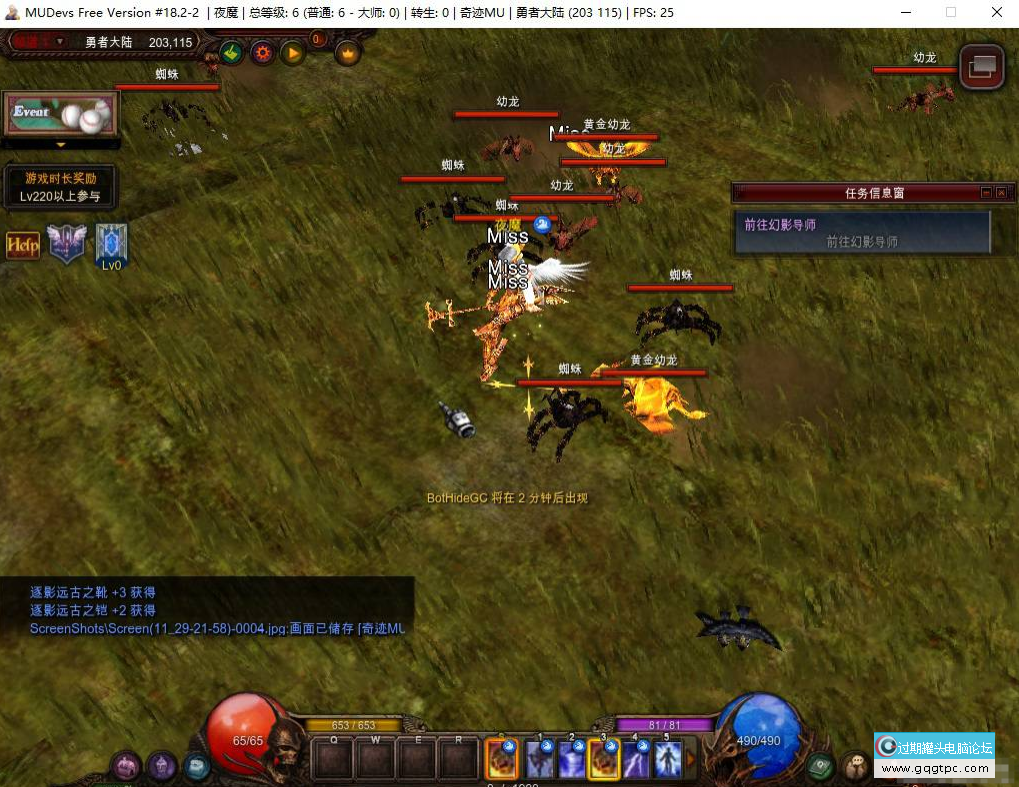Viewport: 1019px width, 787px height.
Task: Use the lightning skill in slot 4
Action: pos(636,760)
